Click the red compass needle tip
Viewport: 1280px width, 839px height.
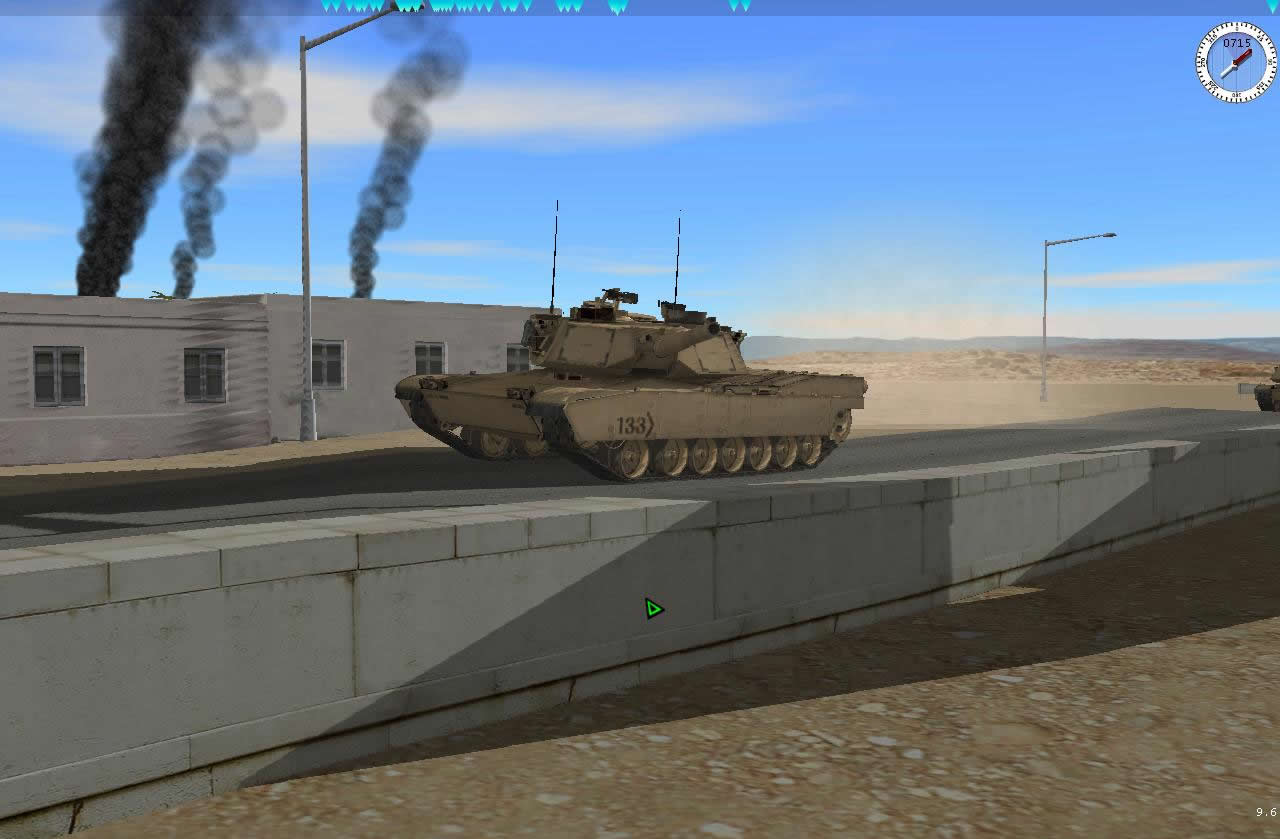click(x=1250, y=52)
